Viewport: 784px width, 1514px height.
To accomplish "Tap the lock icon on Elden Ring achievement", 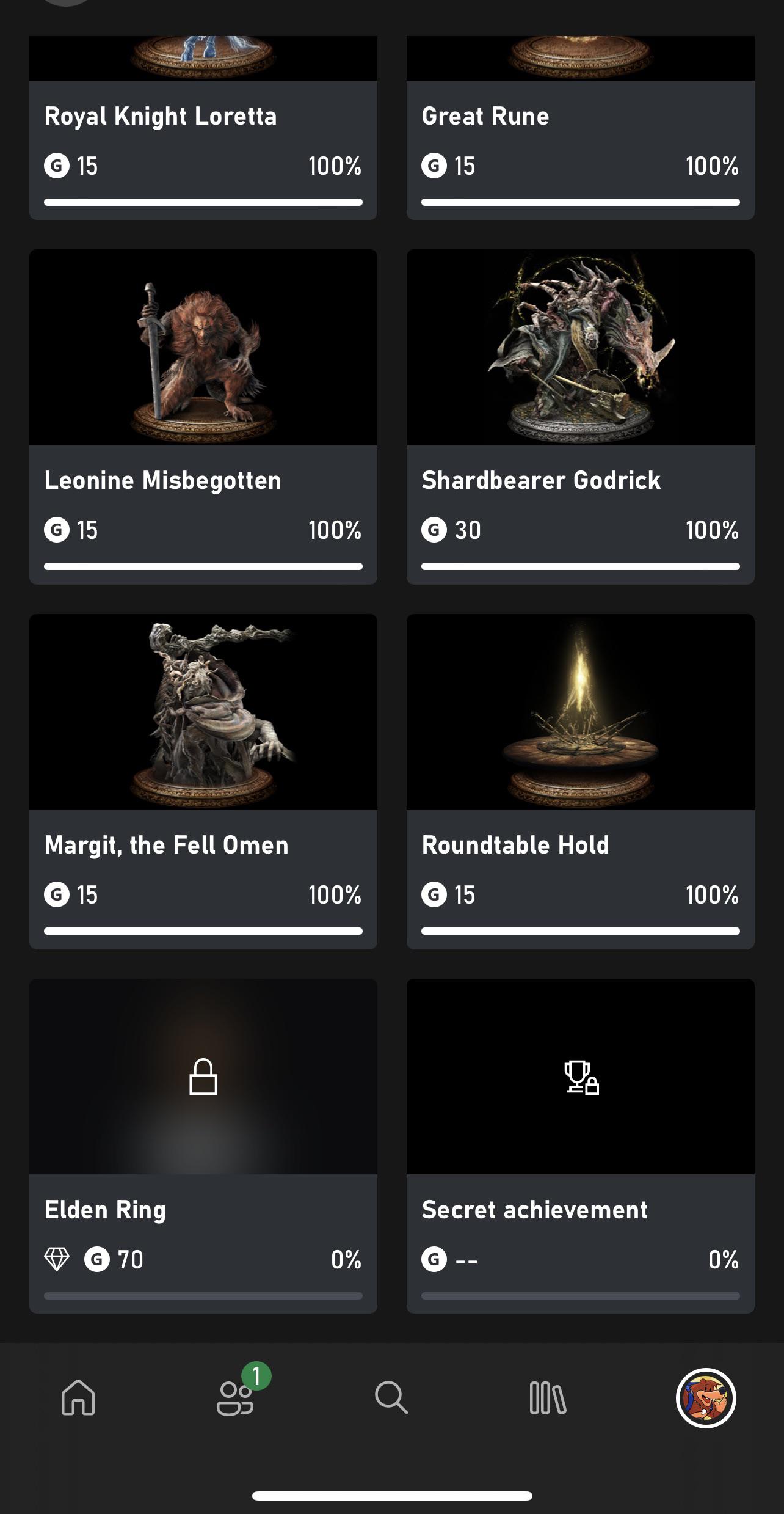I will click(203, 1077).
